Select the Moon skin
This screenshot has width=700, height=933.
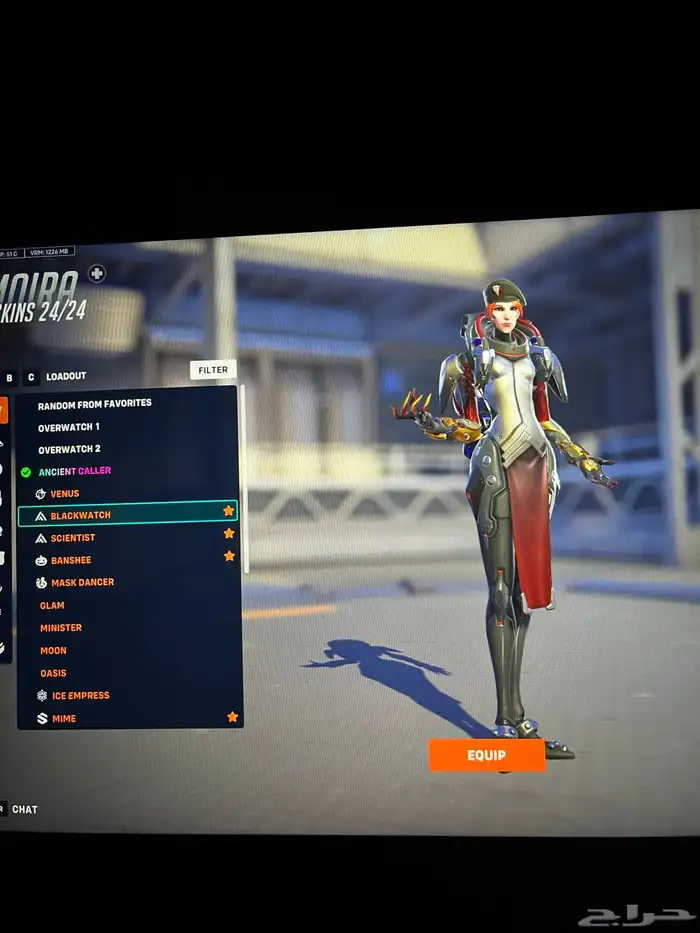(53, 651)
